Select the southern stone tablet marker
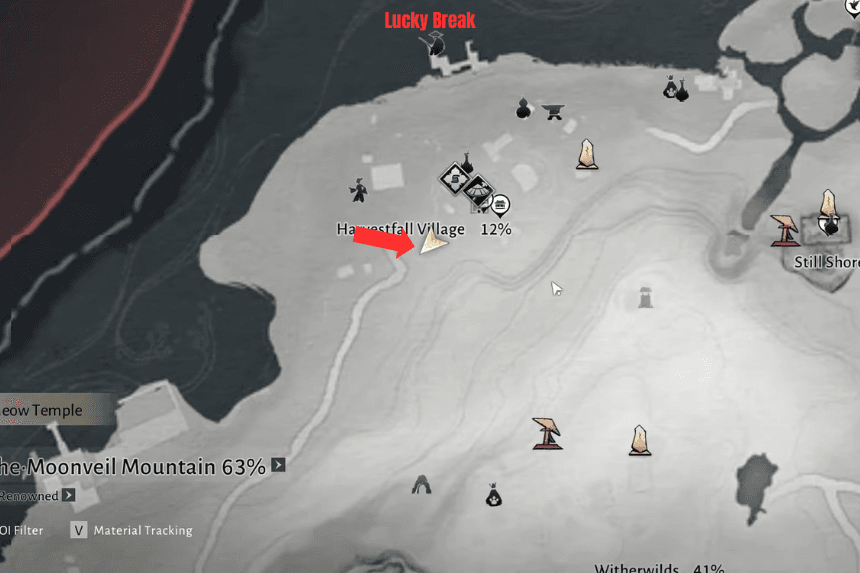Image resolution: width=860 pixels, height=573 pixels. [640, 439]
